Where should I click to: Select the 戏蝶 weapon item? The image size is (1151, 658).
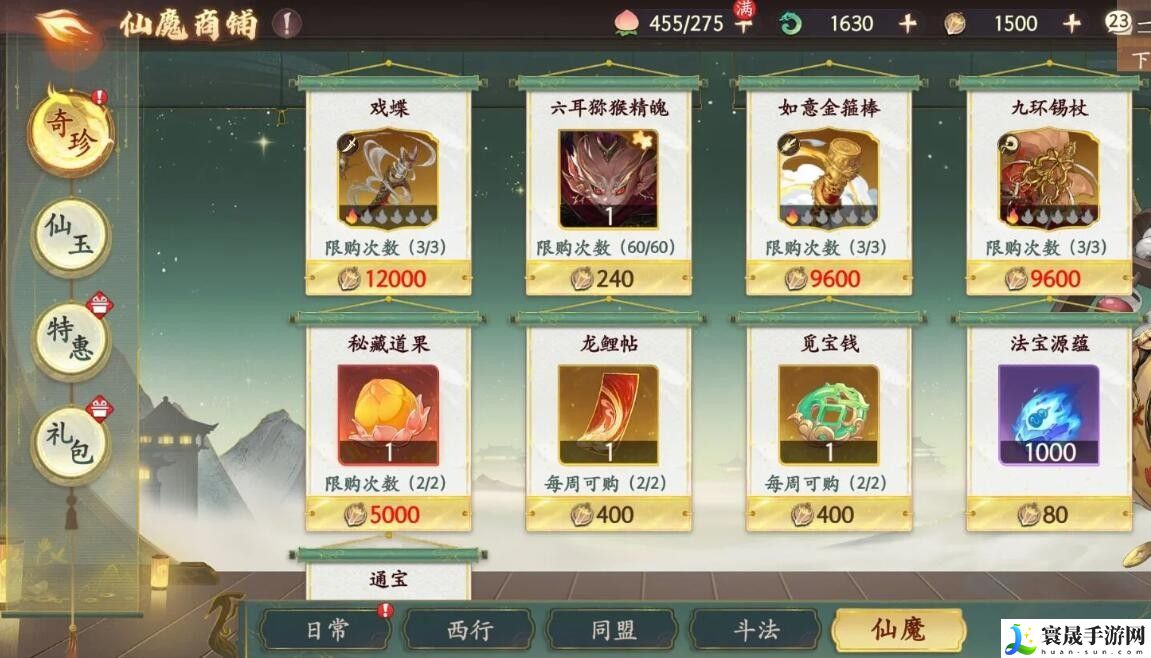coord(388,180)
